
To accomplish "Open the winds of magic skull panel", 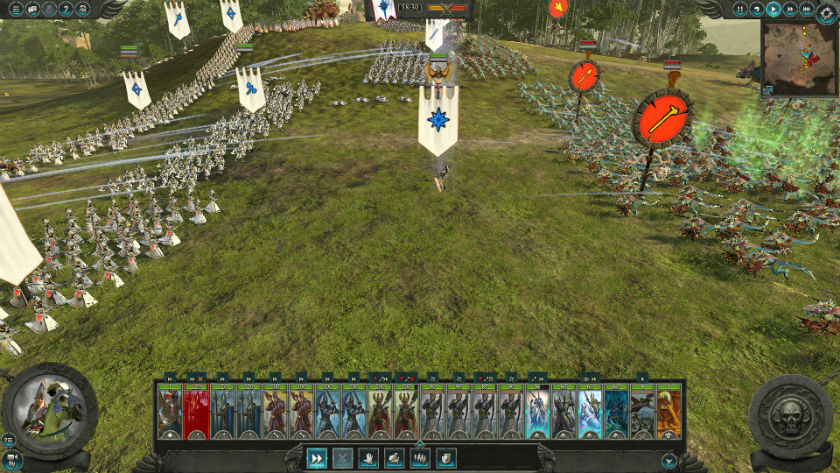I will click(x=790, y=417).
